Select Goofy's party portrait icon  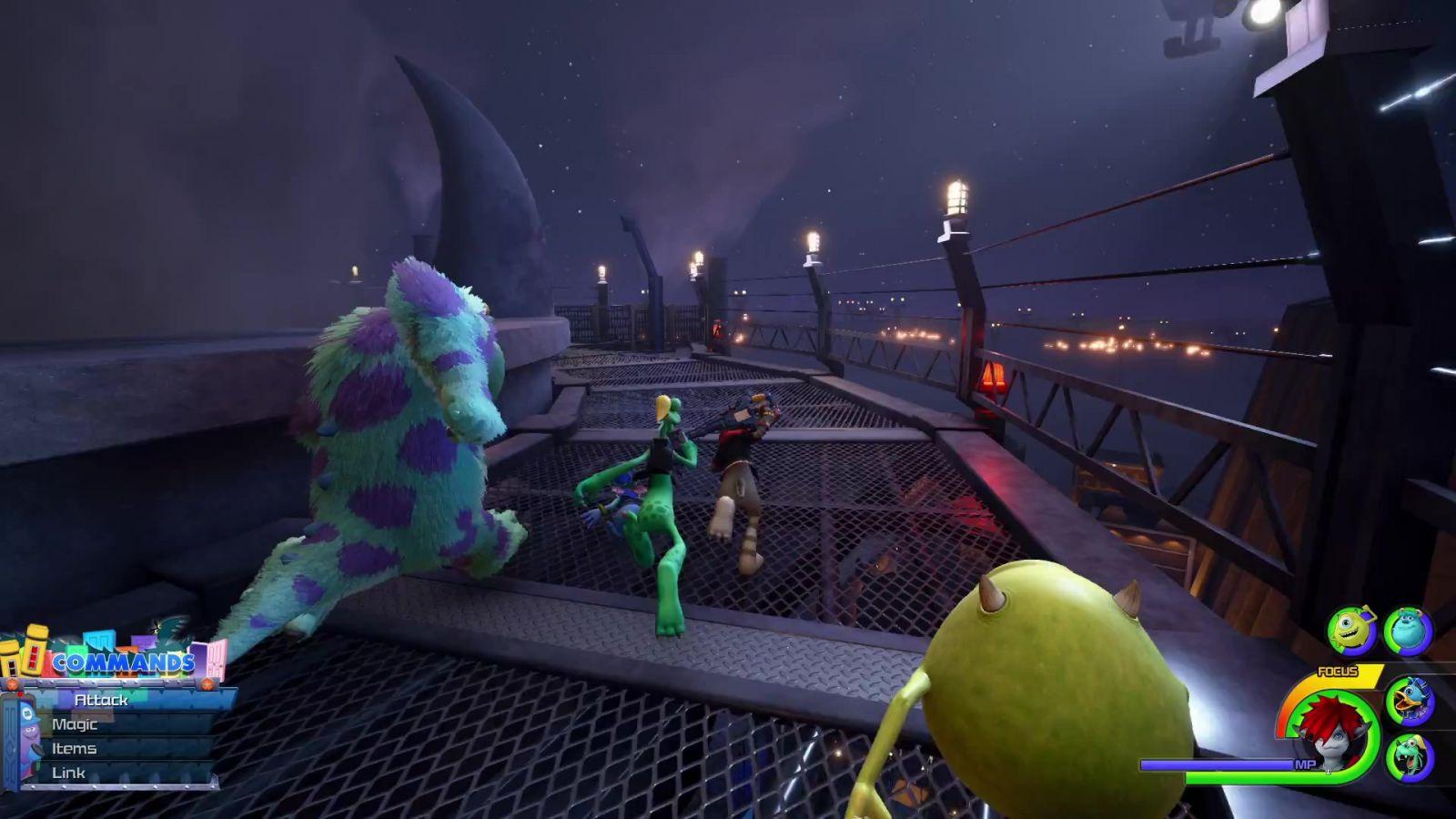point(1410,757)
